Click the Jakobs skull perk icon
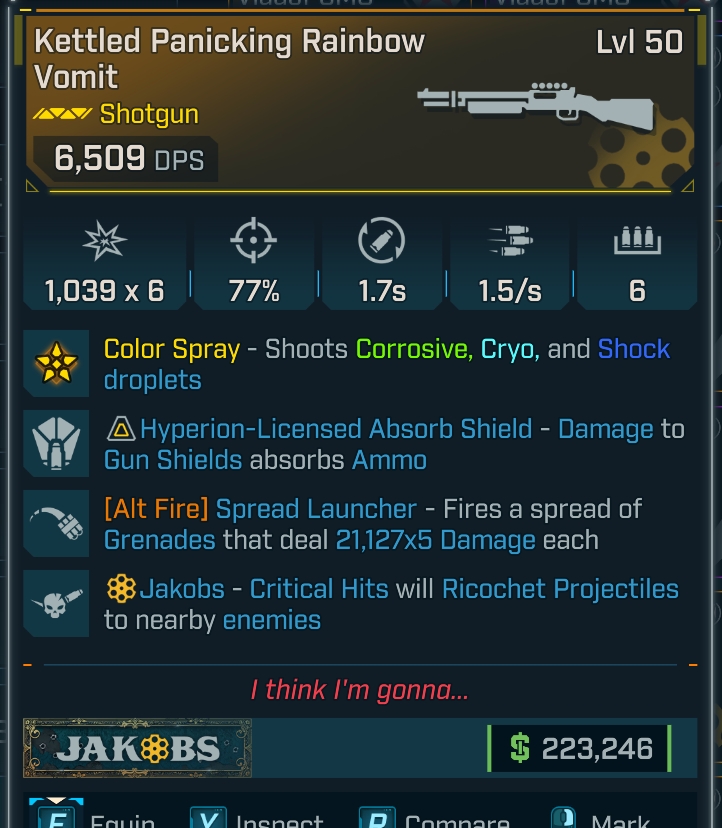The width and height of the screenshot is (722, 828). (56, 604)
